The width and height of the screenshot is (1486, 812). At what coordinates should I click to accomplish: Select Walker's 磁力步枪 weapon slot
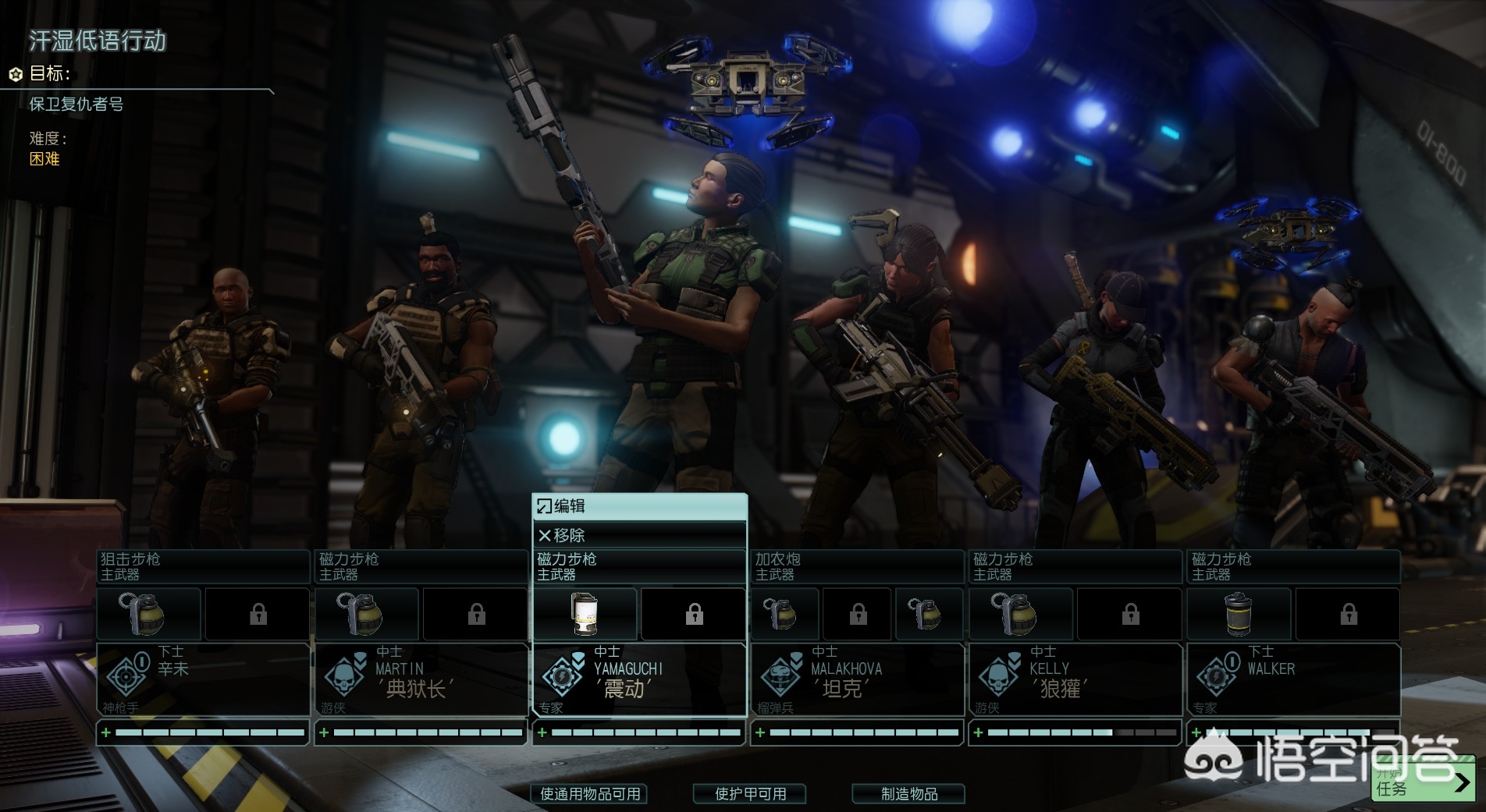1292,566
